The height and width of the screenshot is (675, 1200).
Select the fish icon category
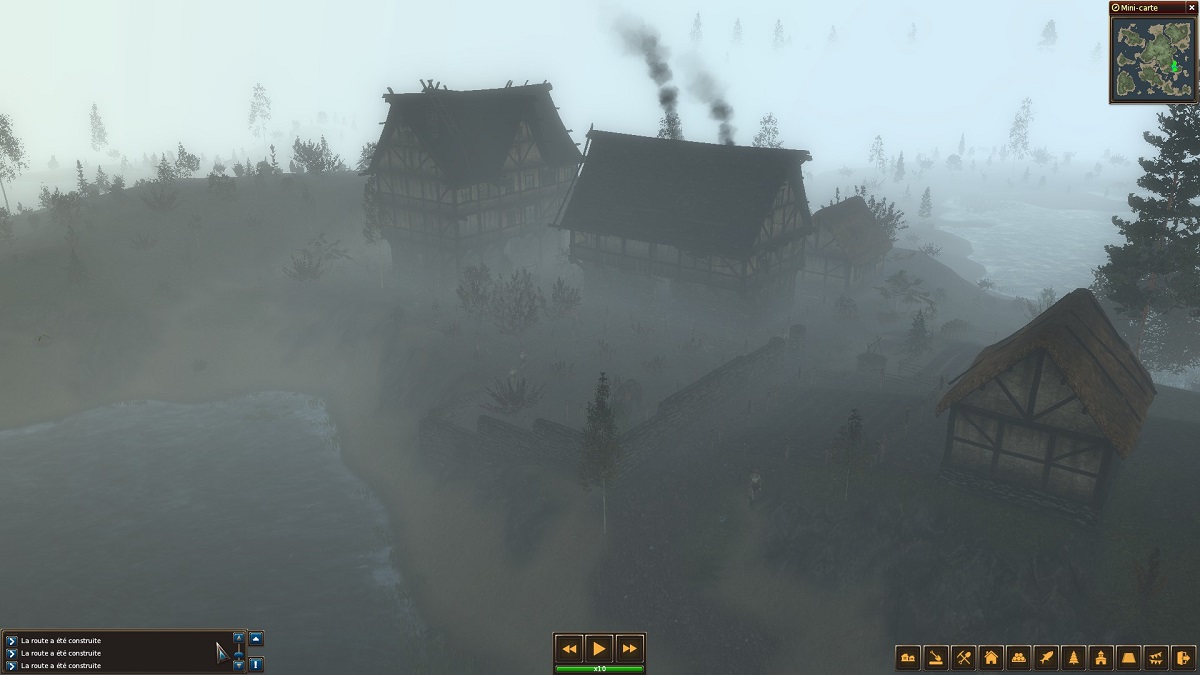click(x=1046, y=657)
